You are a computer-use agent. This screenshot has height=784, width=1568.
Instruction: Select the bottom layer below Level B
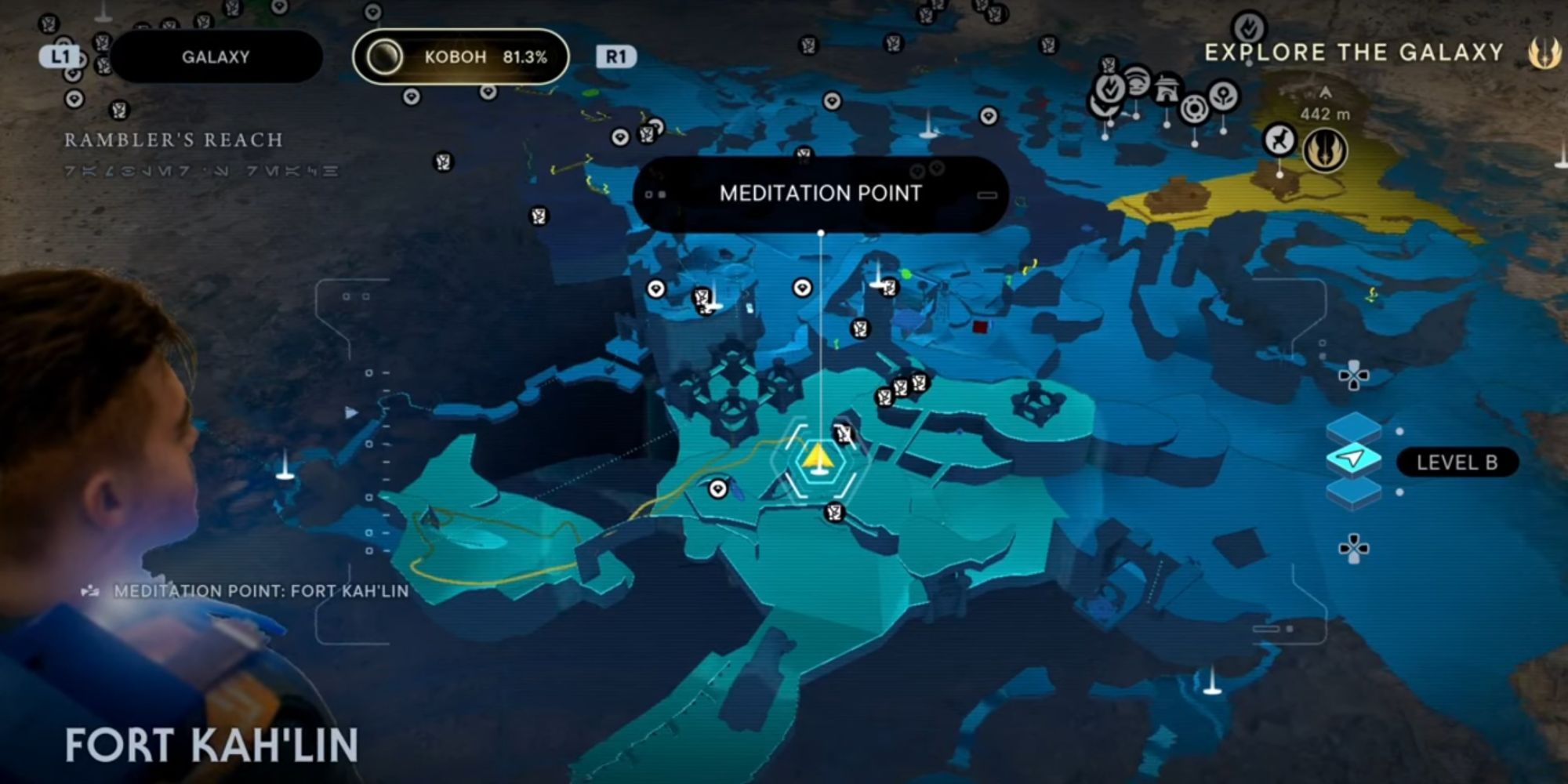click(1353, 492)
